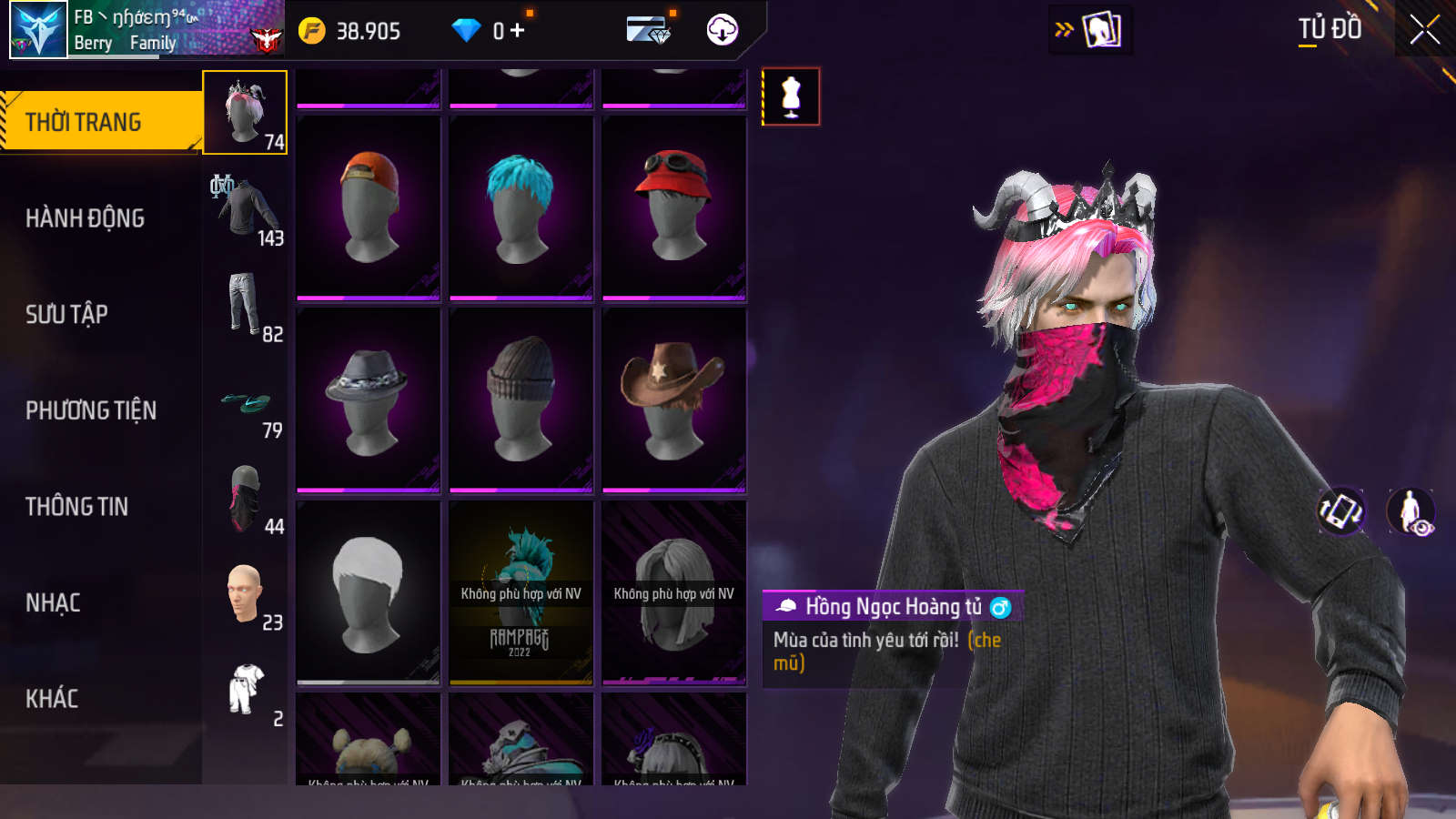Switch to Hành Động menu

86,218
